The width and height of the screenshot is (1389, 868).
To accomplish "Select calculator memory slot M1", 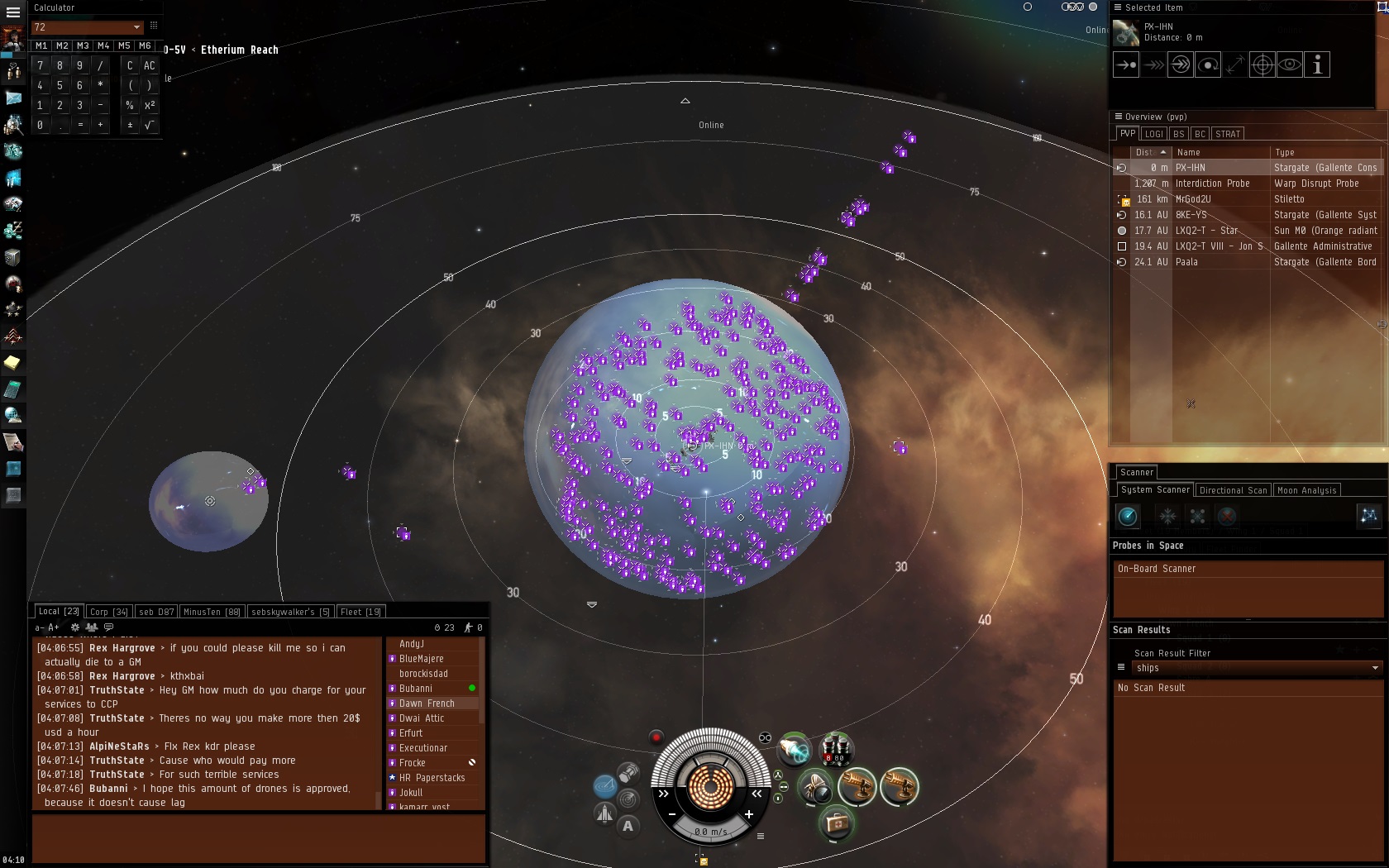I will click(41, 45).
